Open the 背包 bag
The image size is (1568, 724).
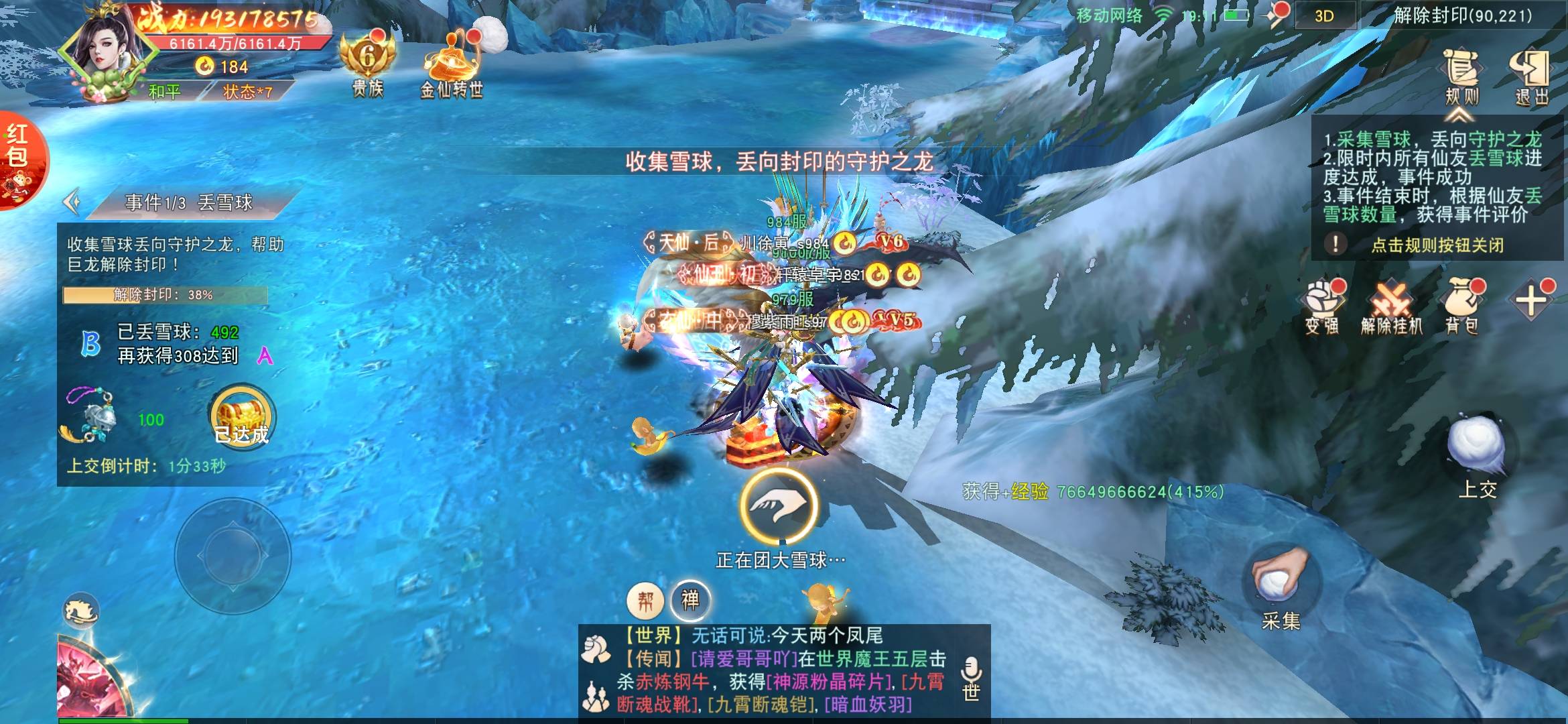point(1462,307)
